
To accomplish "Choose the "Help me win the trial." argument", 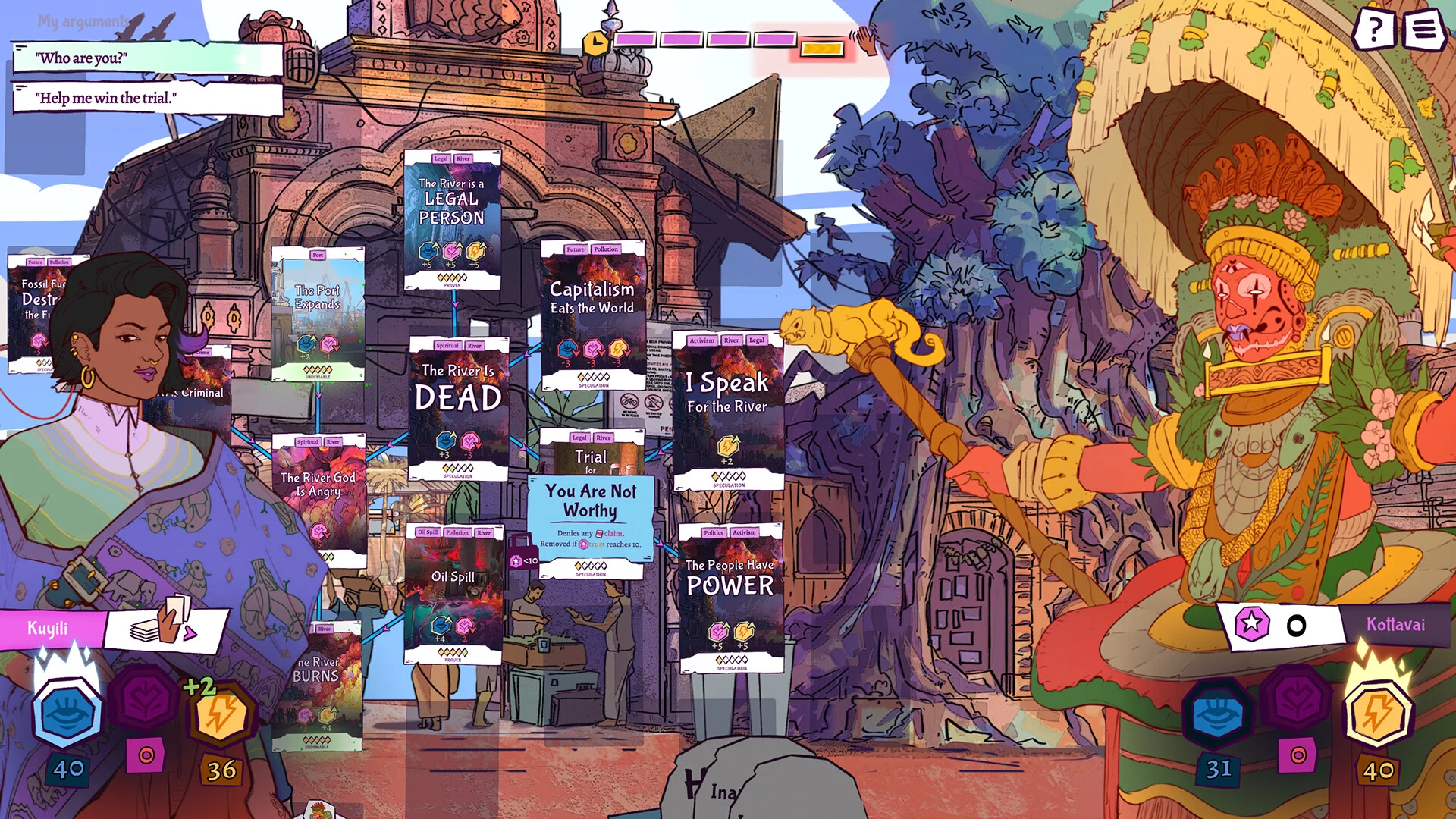I will (x=148, y=98).
